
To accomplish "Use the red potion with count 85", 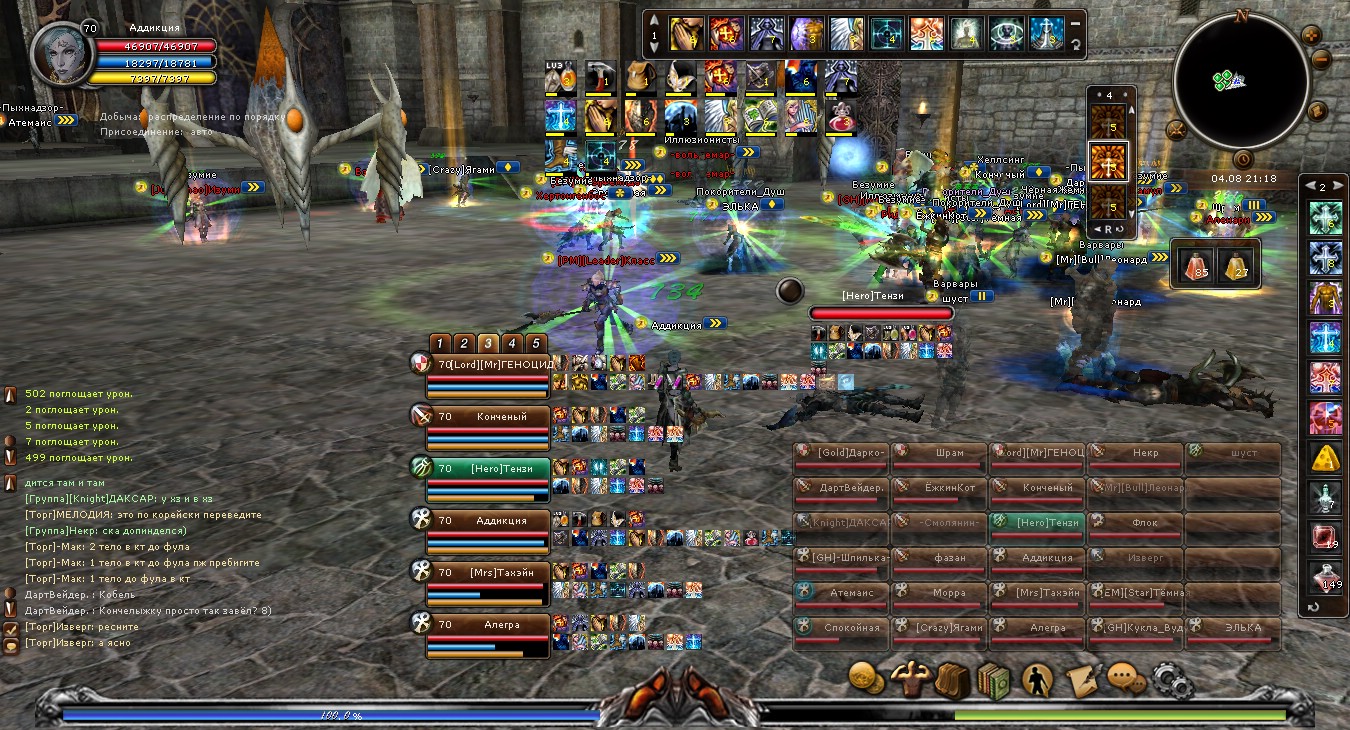I will 1193,264.
